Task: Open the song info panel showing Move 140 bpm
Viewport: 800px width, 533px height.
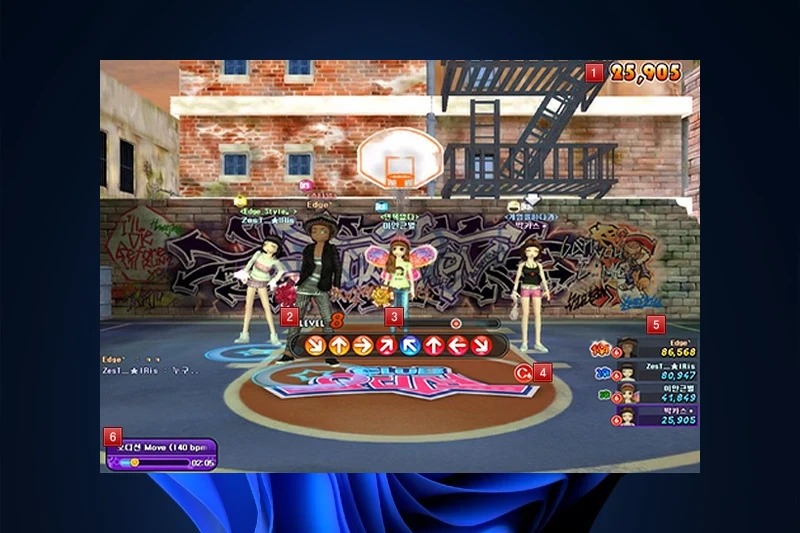Action: (162, 454)
